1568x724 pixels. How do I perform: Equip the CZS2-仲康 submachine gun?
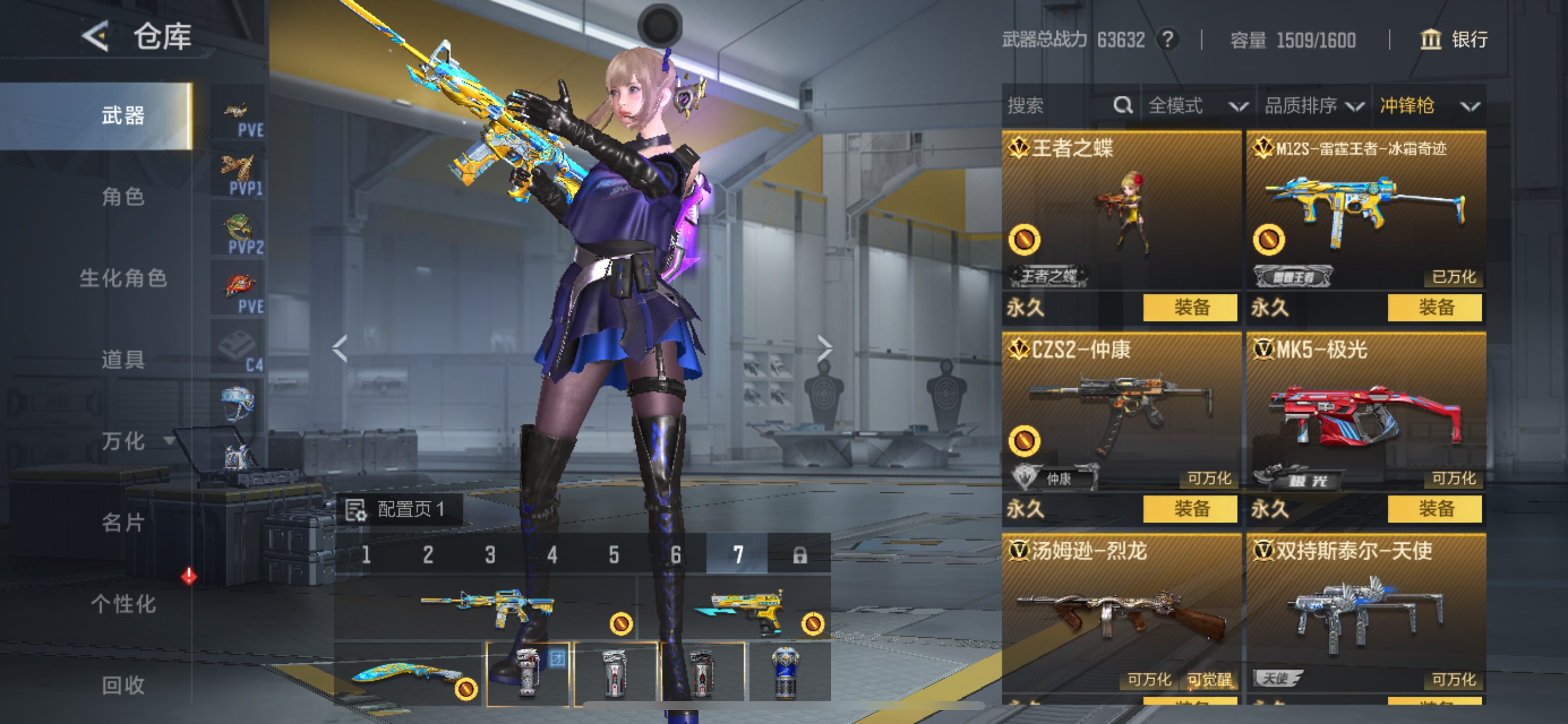coord(1190,509)
